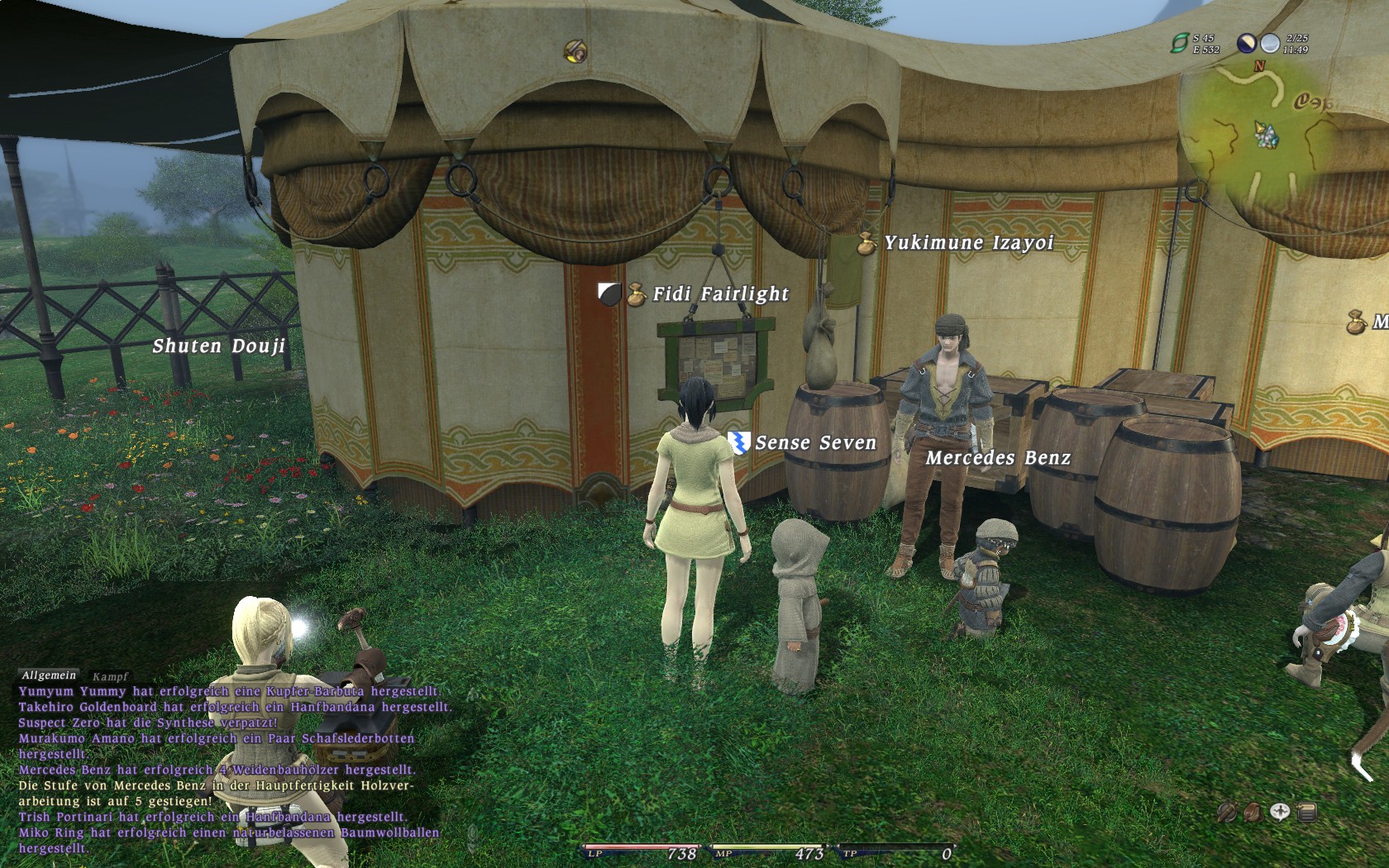
Task: Open the main menu list icon
Action: (1307, 812)
